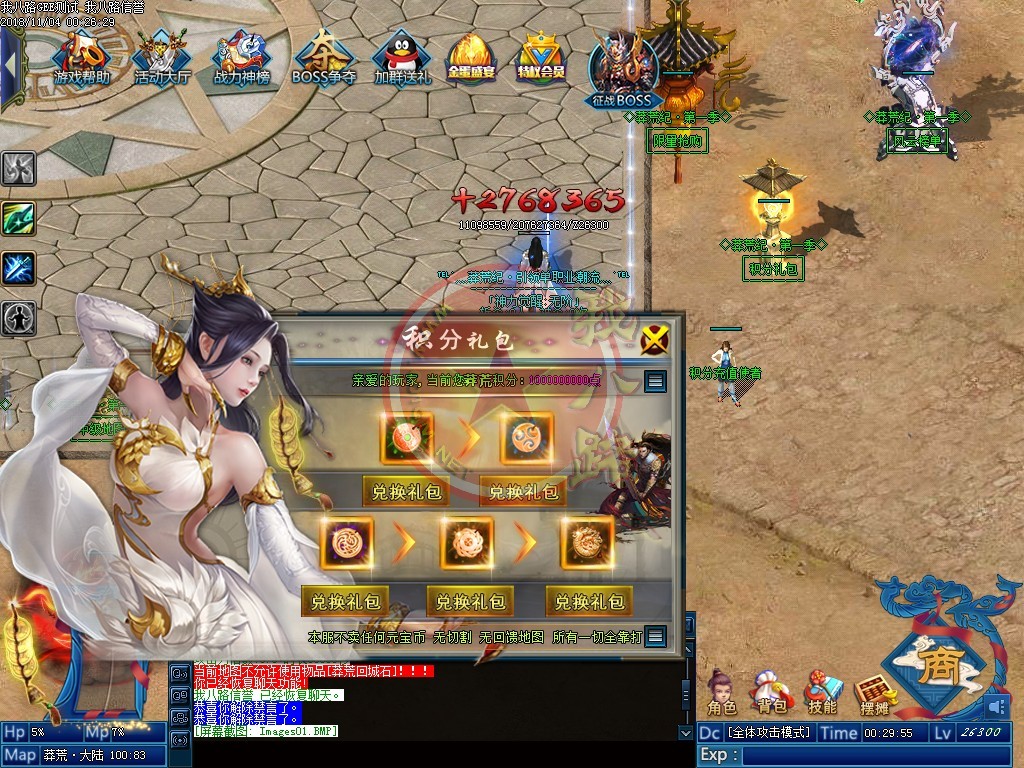
Task: Open the 技能 skills panel
Action: point(822,692)
